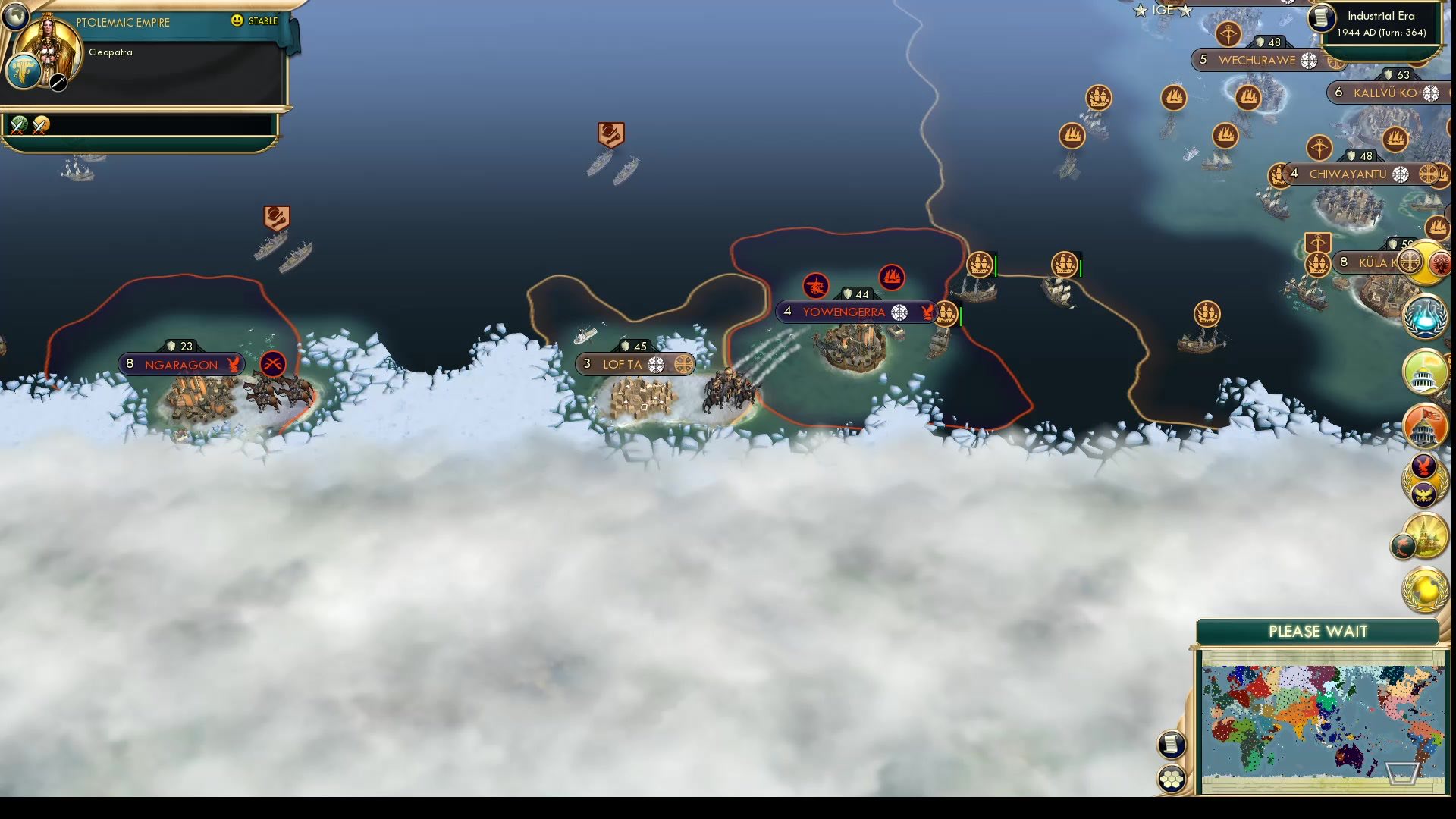Click the red capitol city notification icon
The width and height of the screenshot is (1456, 819).
[1424, 427]
